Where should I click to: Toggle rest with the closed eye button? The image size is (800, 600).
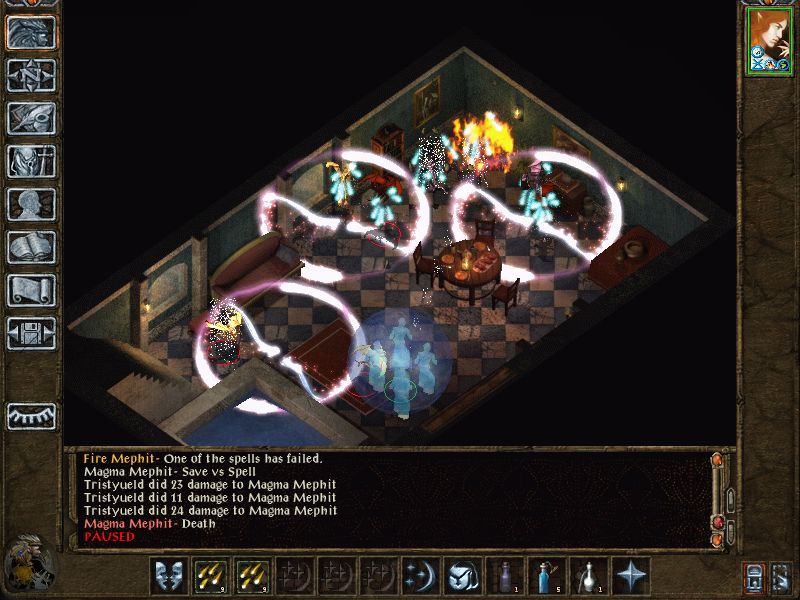[x=31, y=416]
